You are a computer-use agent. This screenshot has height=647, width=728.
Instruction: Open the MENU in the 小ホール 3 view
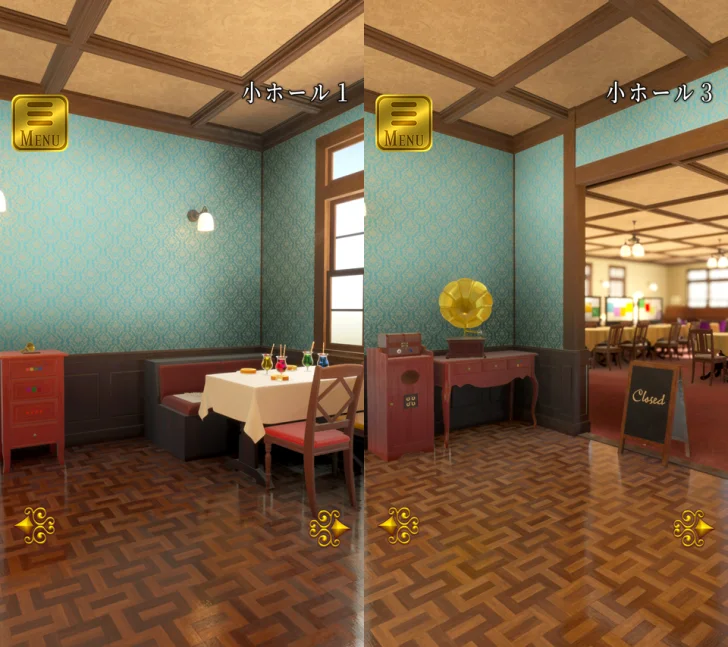pos(403,123)
